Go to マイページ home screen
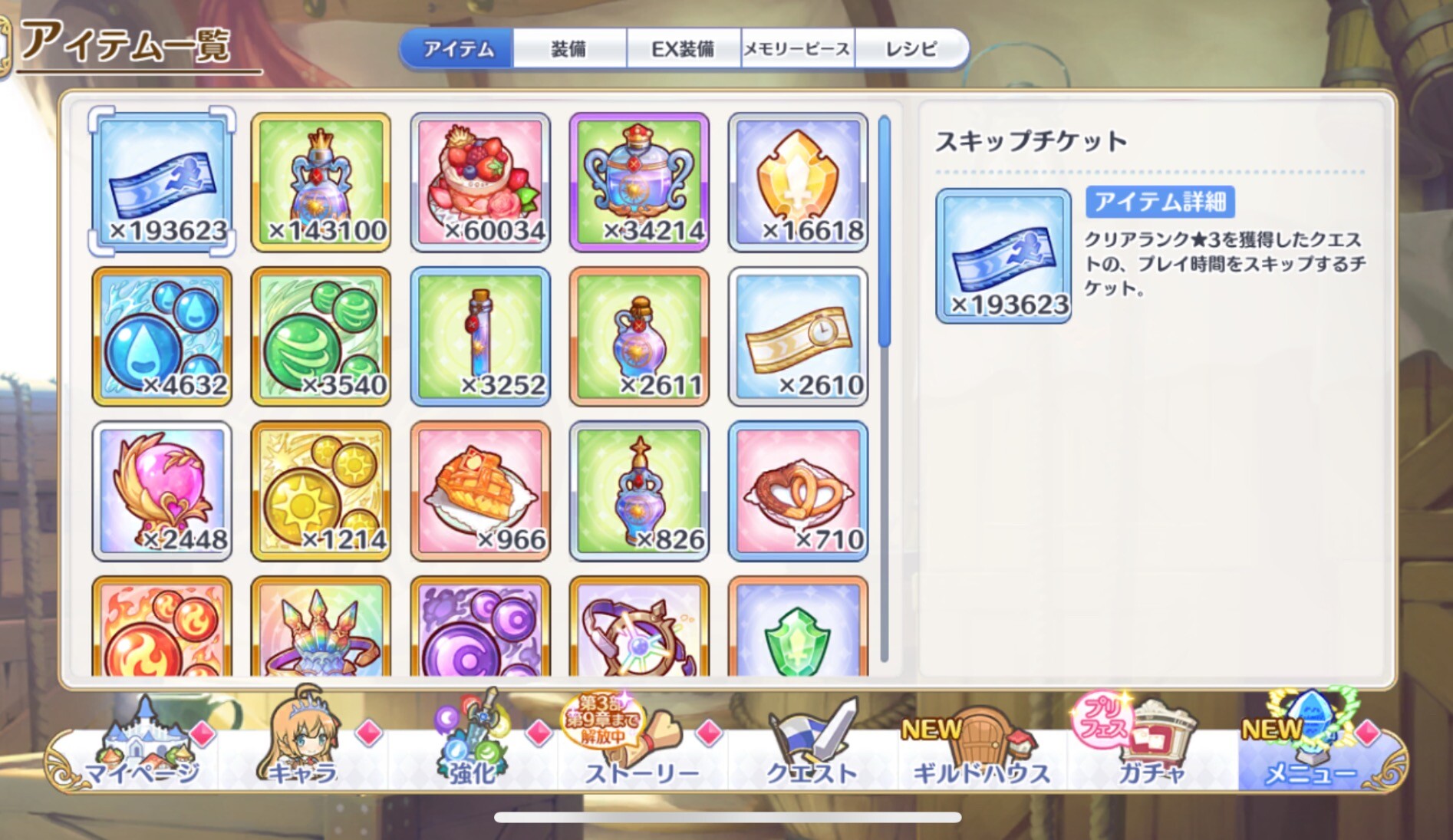This screenshot has height=840, width=1453. (x=142, y=748)
